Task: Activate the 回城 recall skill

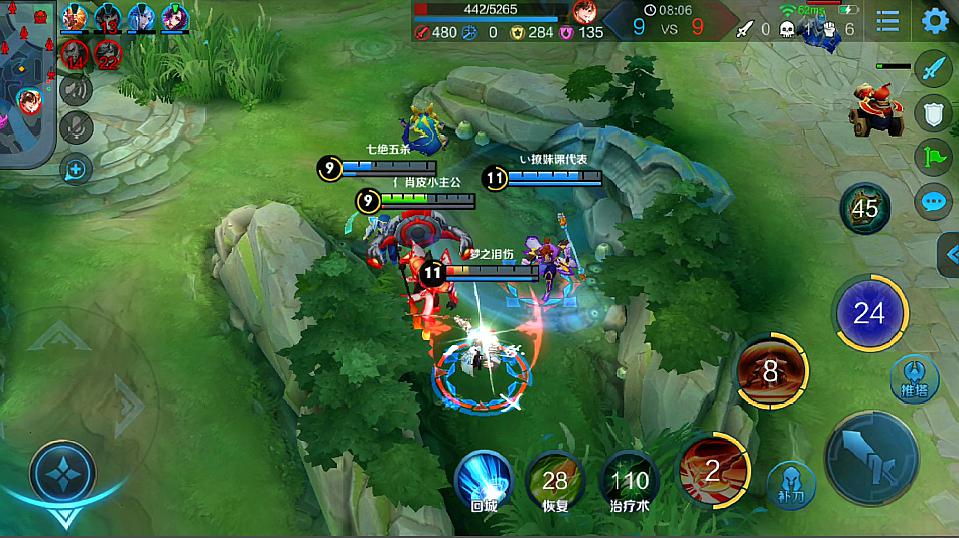Action: click(484, 478)
